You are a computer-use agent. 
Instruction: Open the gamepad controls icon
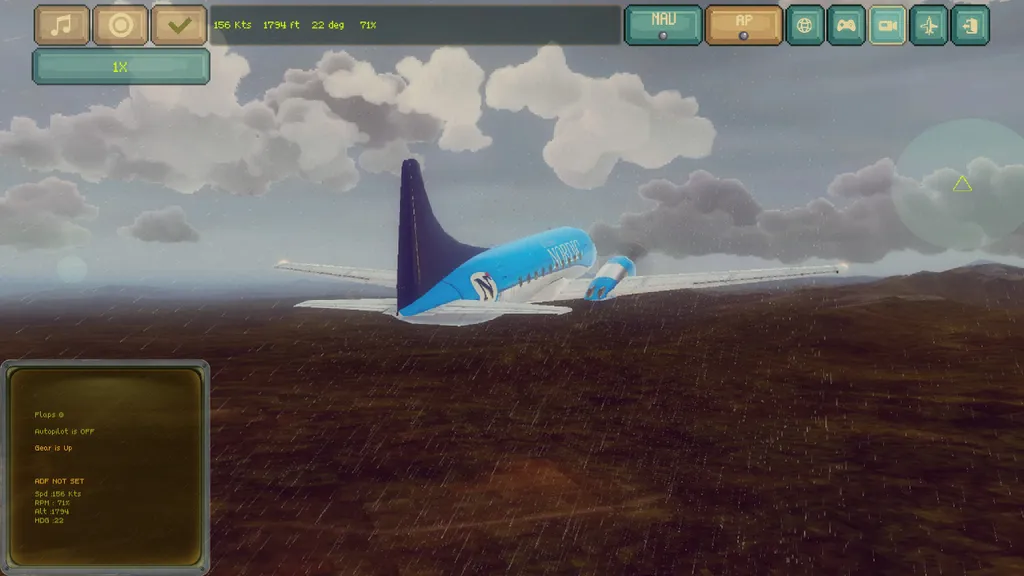point(846,25)
